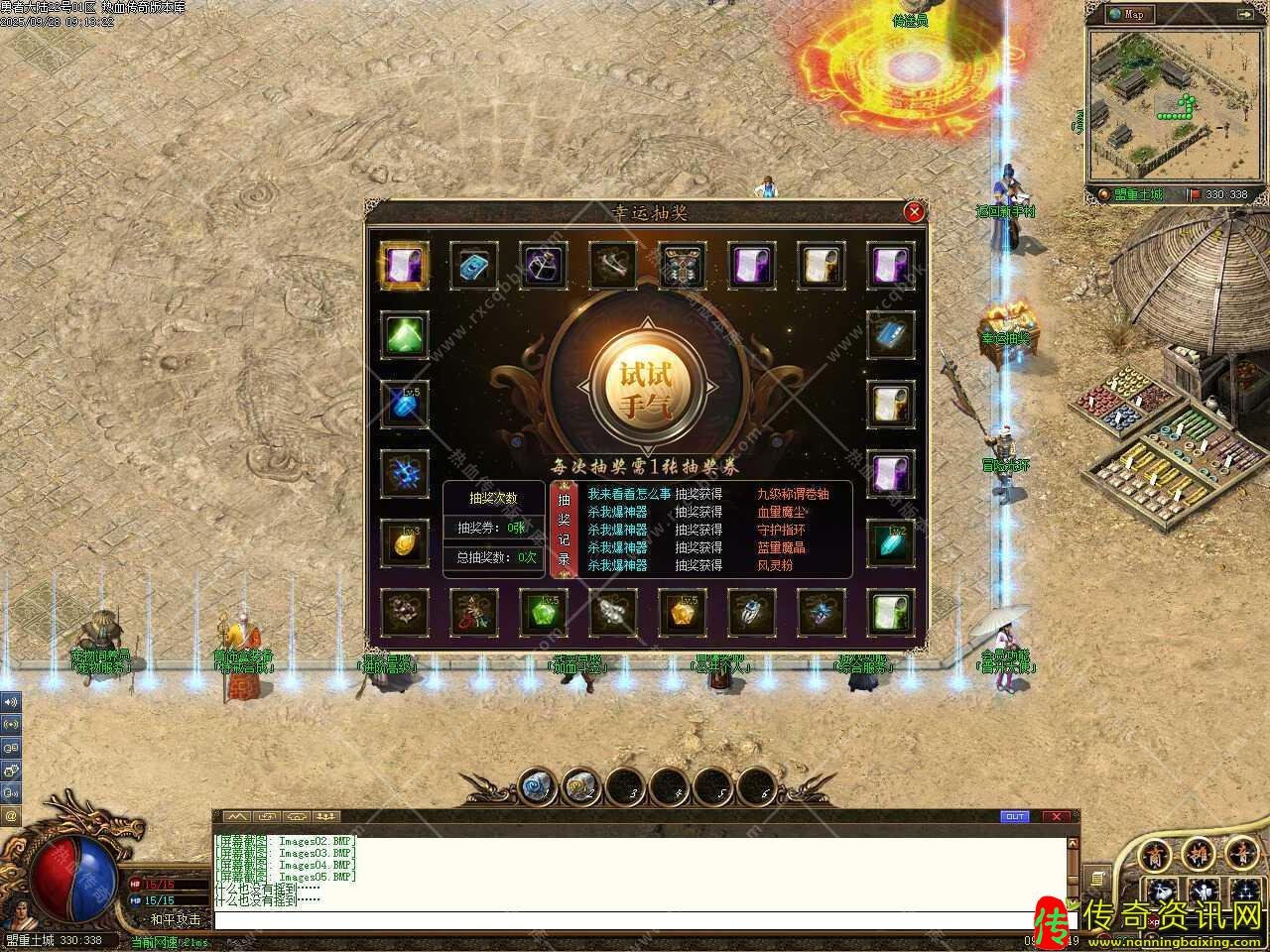The image size is (1270, 952).
Task: Choose the orange Lv.5 gem prize
Action: click(683, 612)
